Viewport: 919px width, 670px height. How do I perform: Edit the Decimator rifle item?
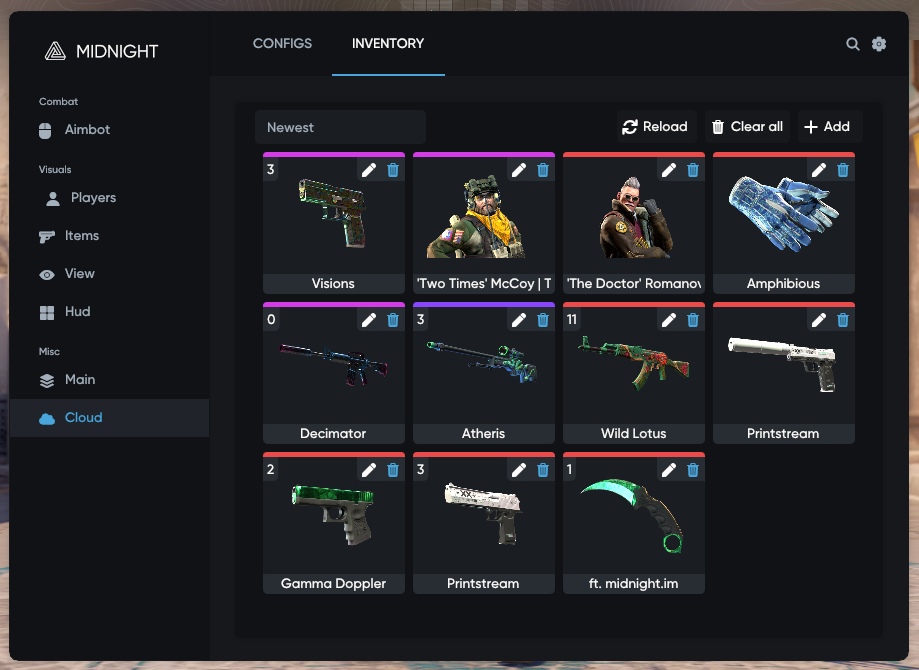(369, 320)
